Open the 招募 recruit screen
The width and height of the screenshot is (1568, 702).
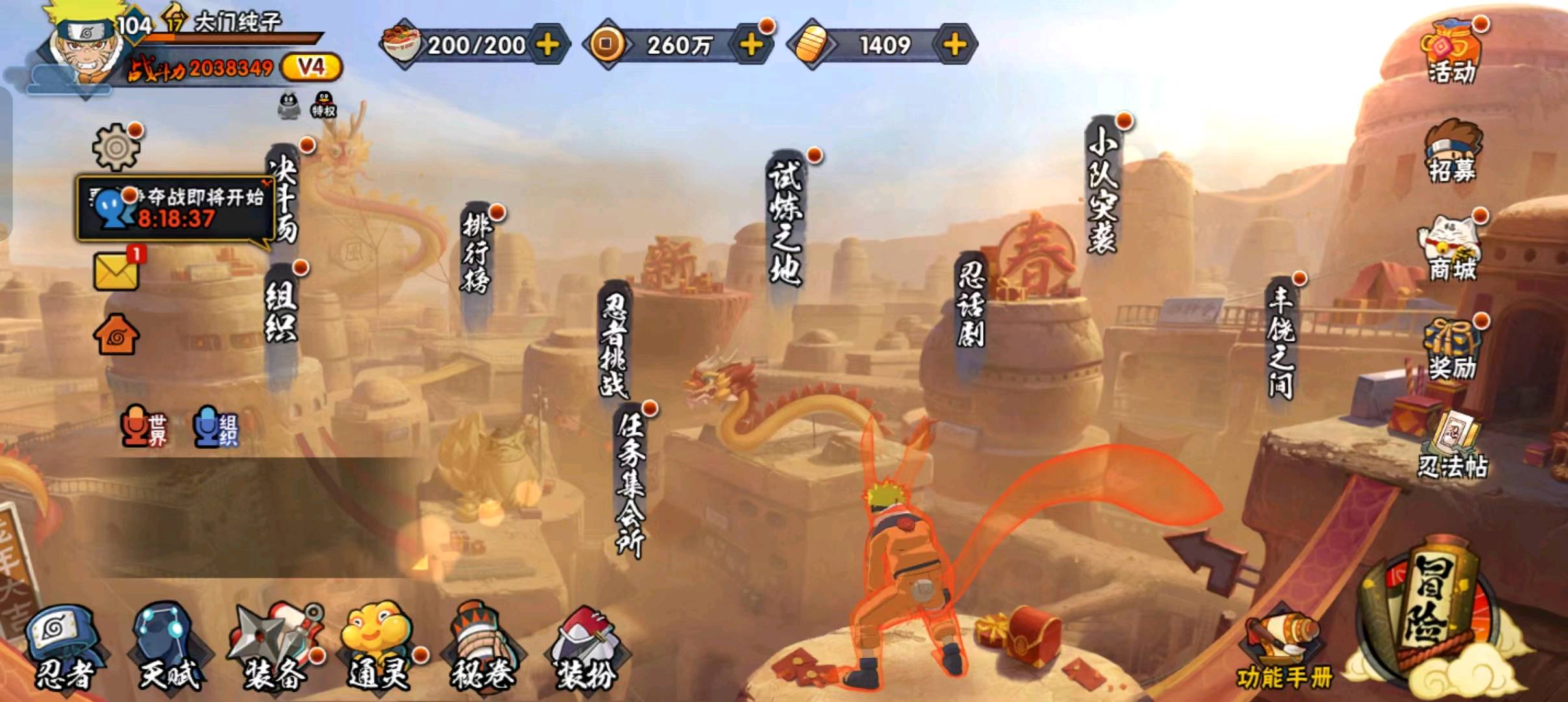(1452, 153)
